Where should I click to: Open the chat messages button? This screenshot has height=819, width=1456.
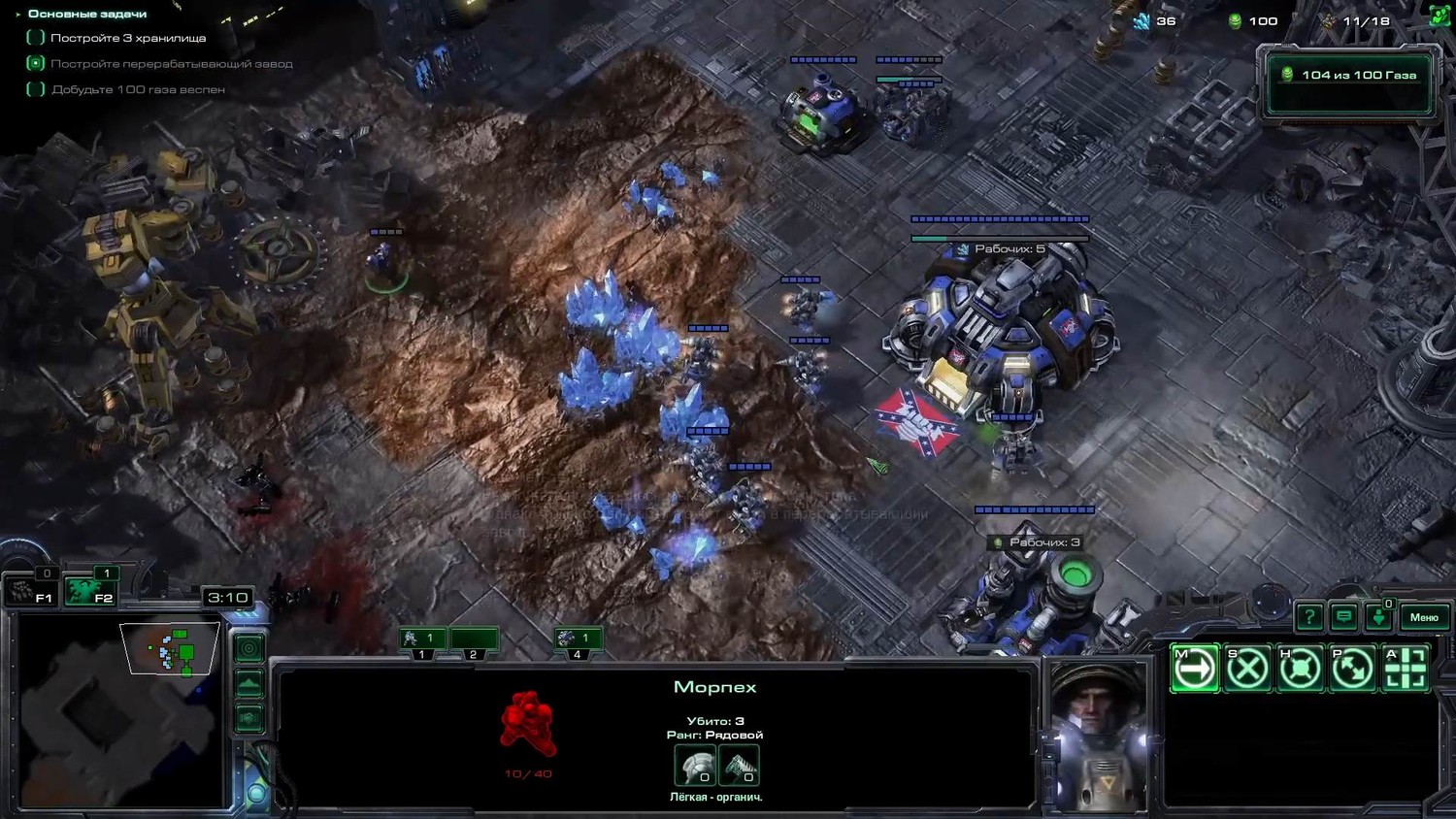point(1343,616)
